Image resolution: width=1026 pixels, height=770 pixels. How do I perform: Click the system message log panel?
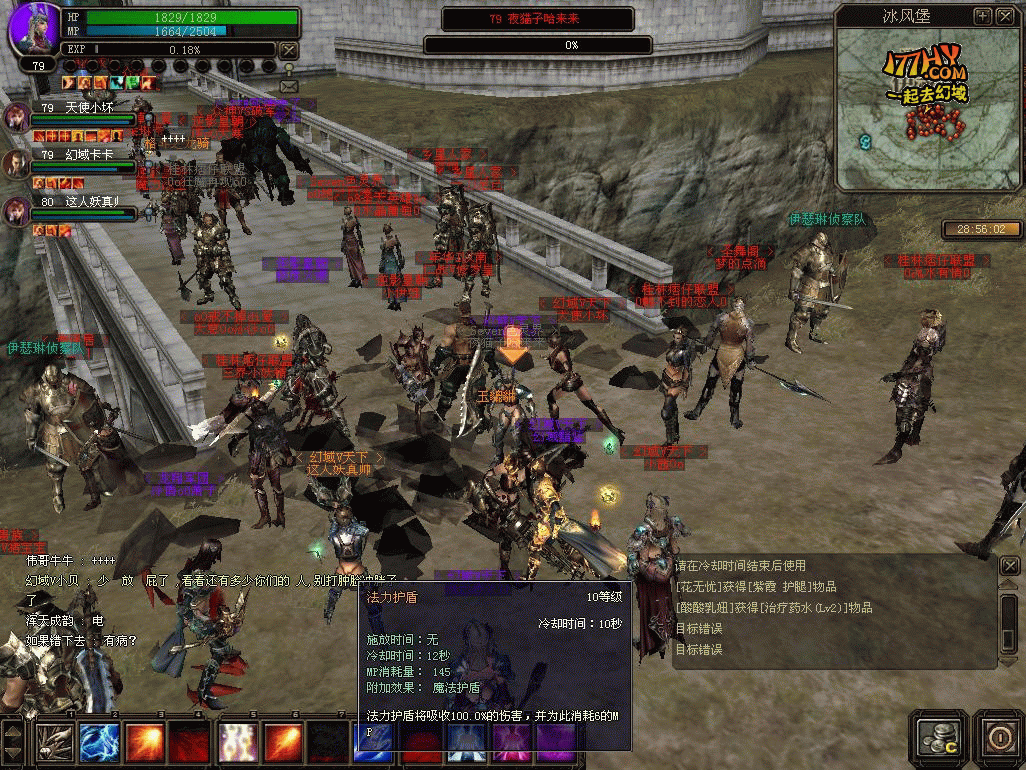[x=834, y=610]
